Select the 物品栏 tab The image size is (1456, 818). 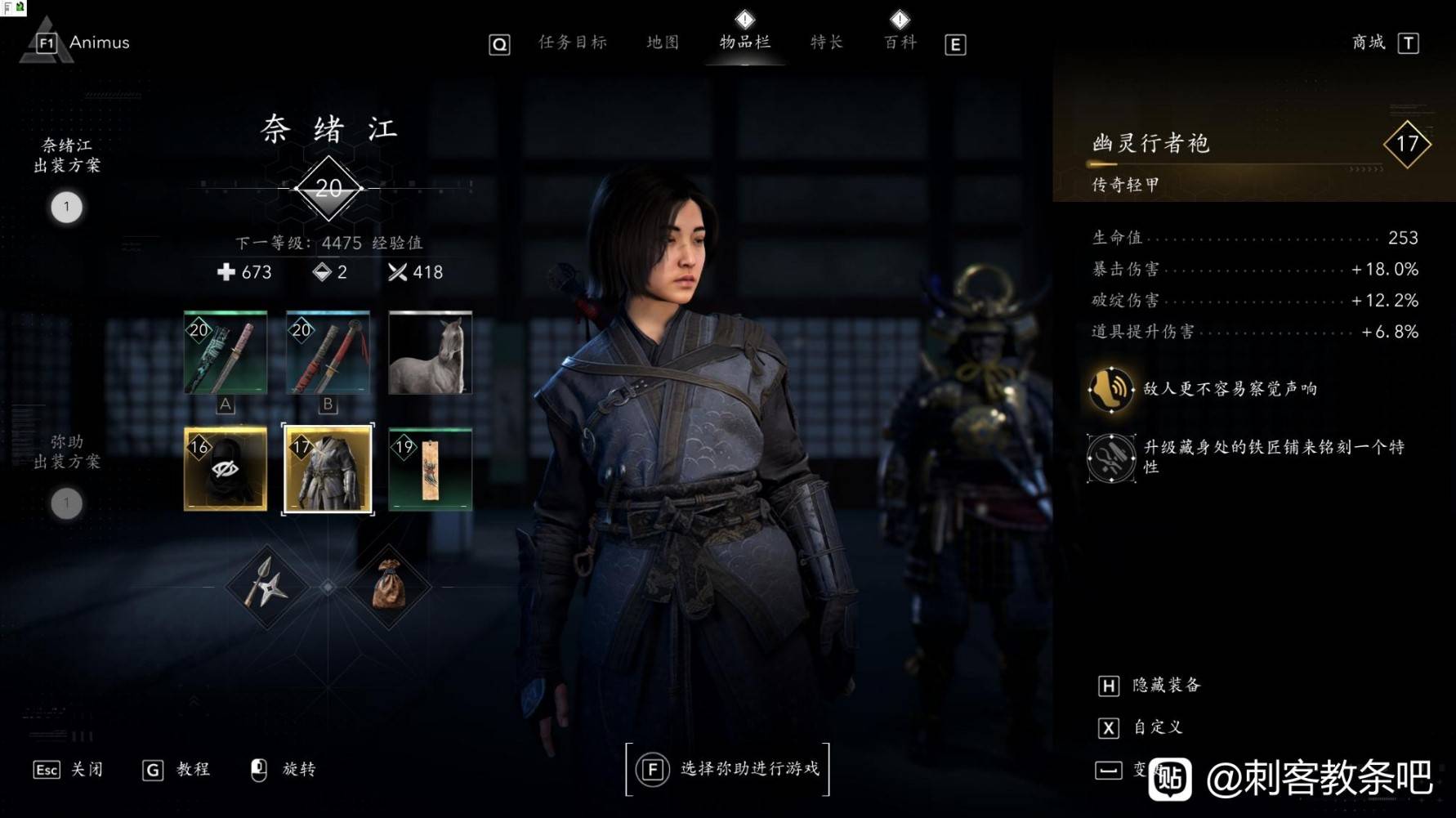pos(744,42)
